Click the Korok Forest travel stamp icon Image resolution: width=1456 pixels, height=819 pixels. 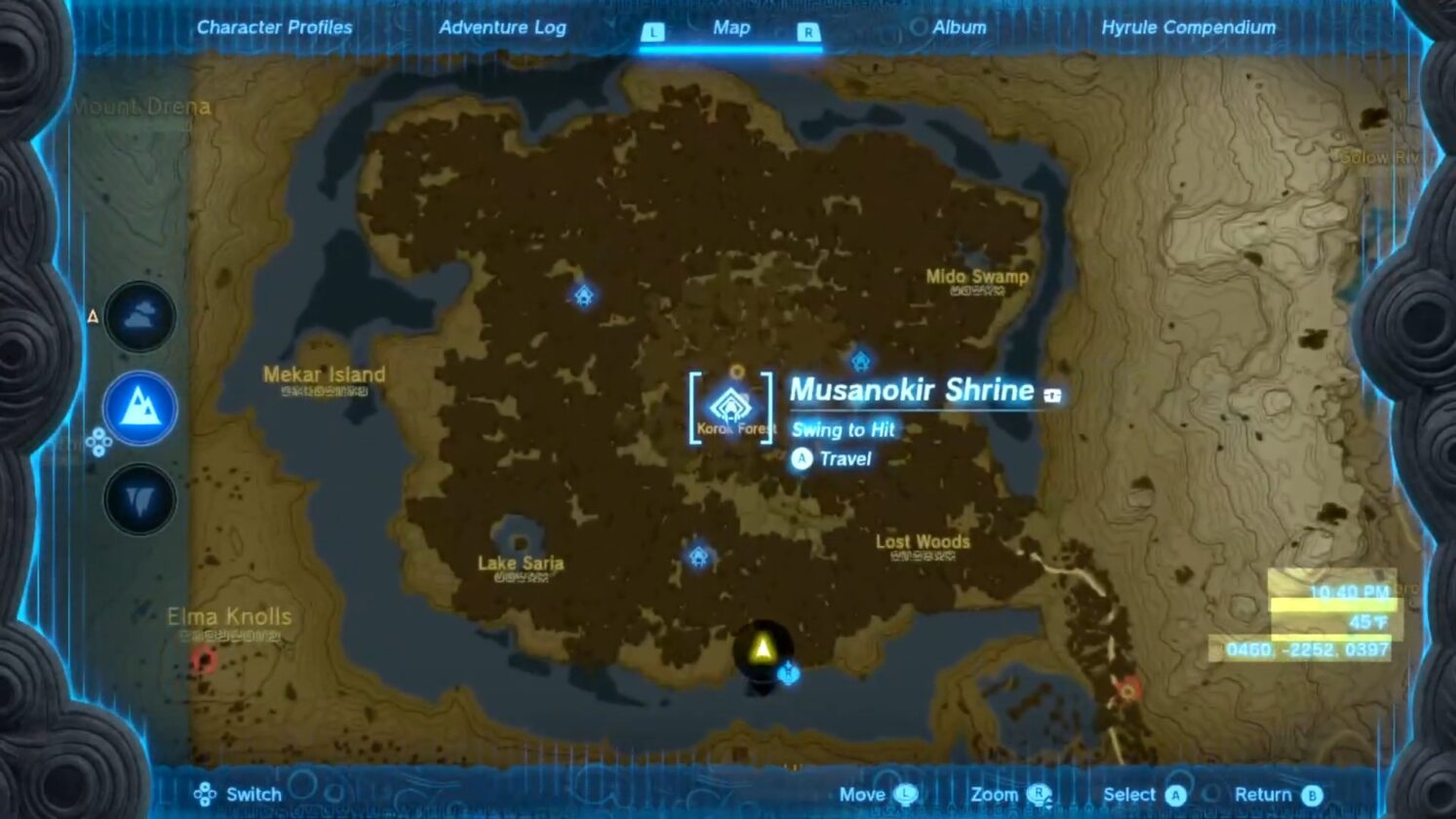click(737, 372)
